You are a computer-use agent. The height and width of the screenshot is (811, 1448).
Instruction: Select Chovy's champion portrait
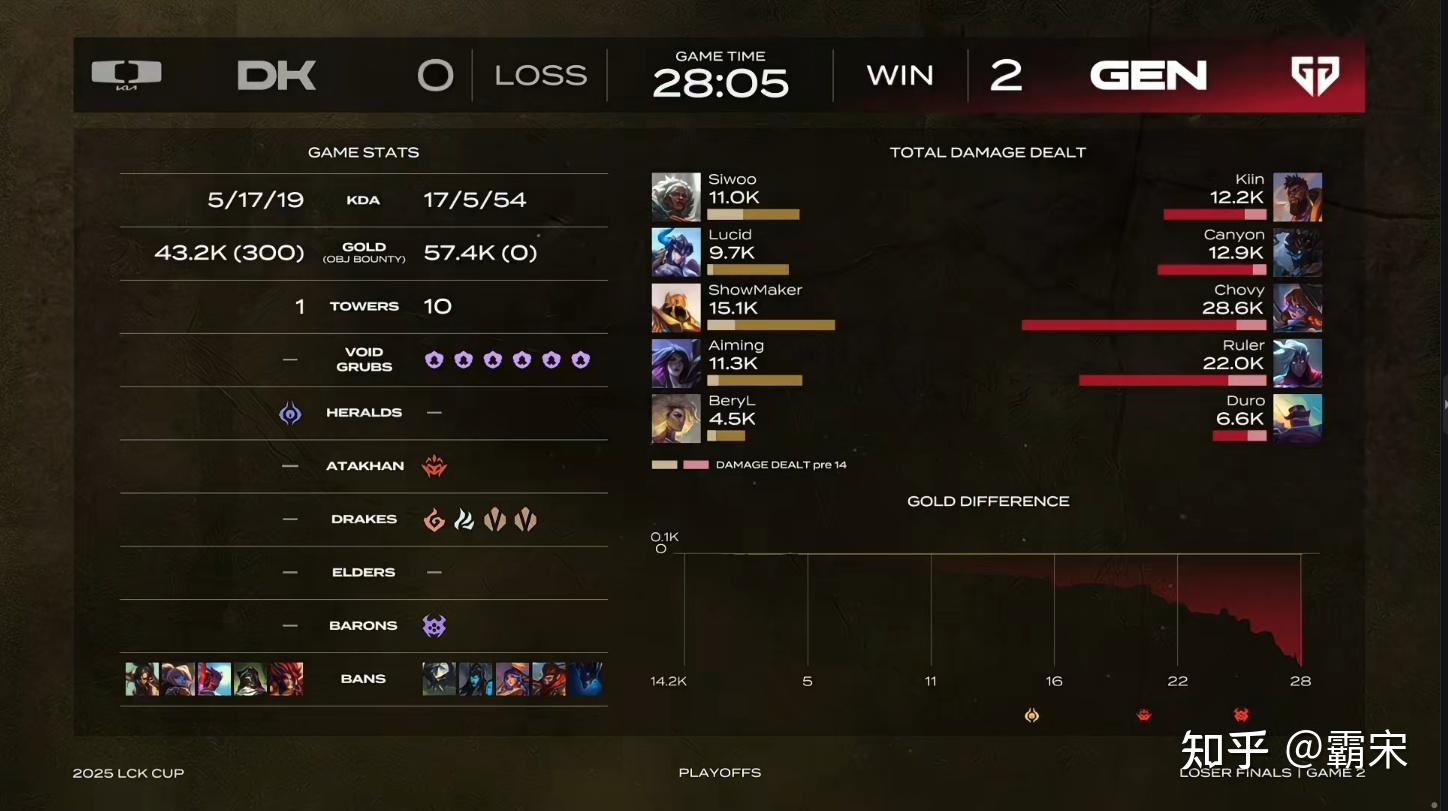[1297, 308]
